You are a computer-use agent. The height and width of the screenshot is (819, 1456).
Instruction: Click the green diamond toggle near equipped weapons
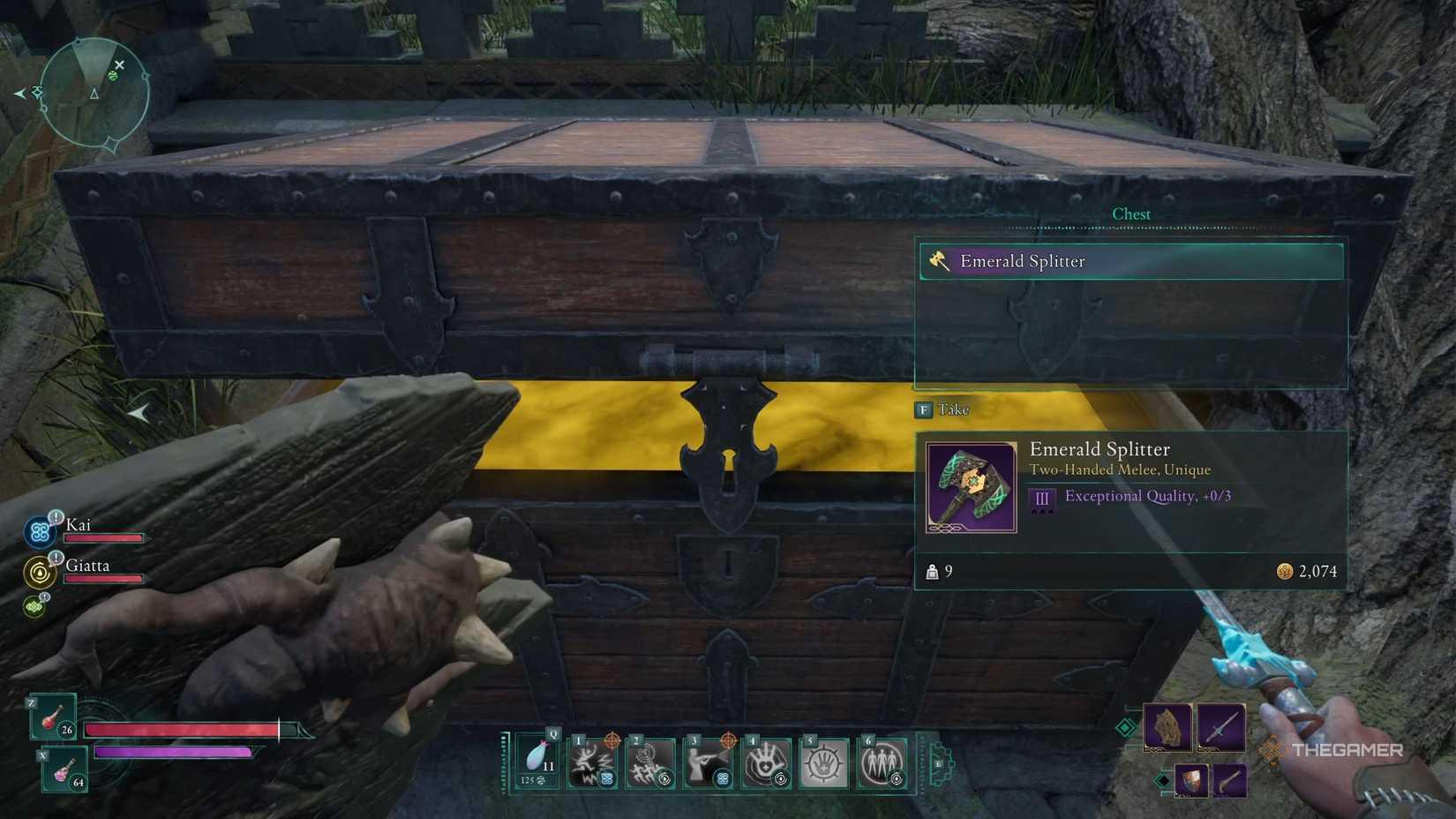pos(1125,726)
